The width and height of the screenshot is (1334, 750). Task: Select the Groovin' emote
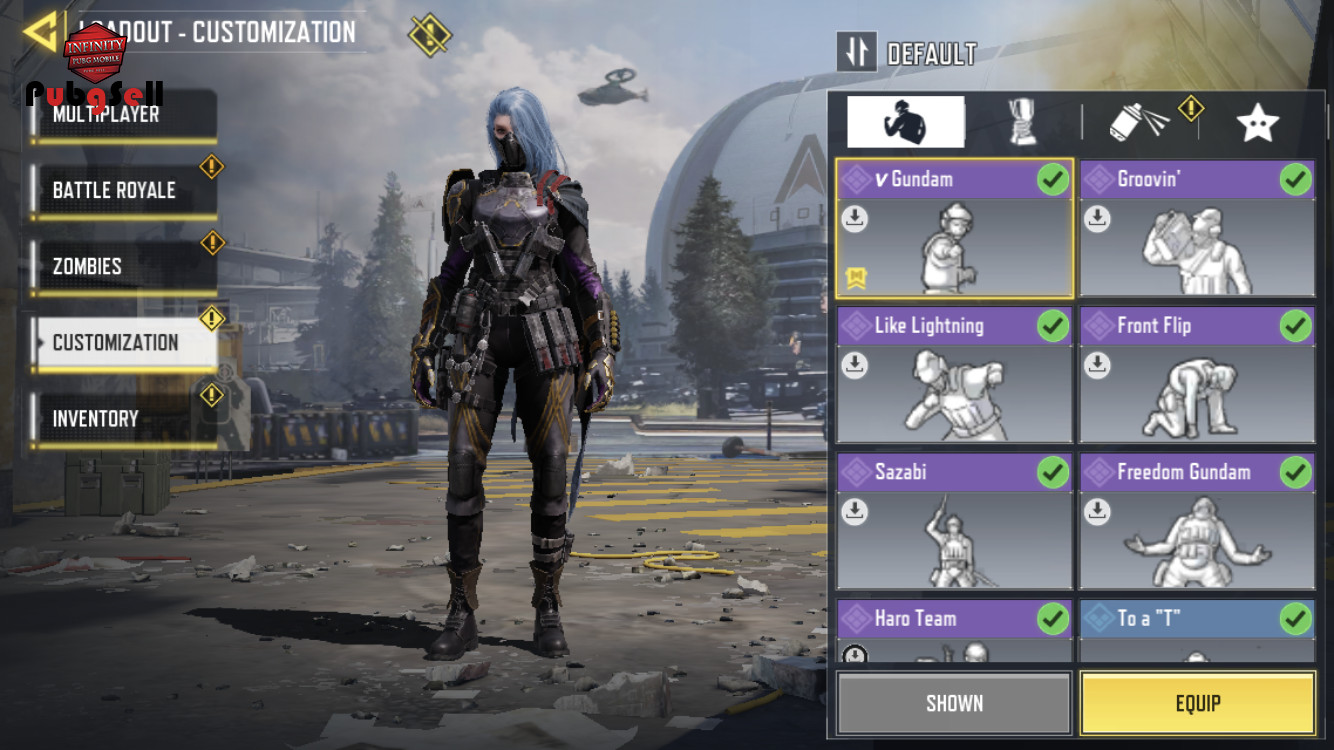tap(1197, 229)
